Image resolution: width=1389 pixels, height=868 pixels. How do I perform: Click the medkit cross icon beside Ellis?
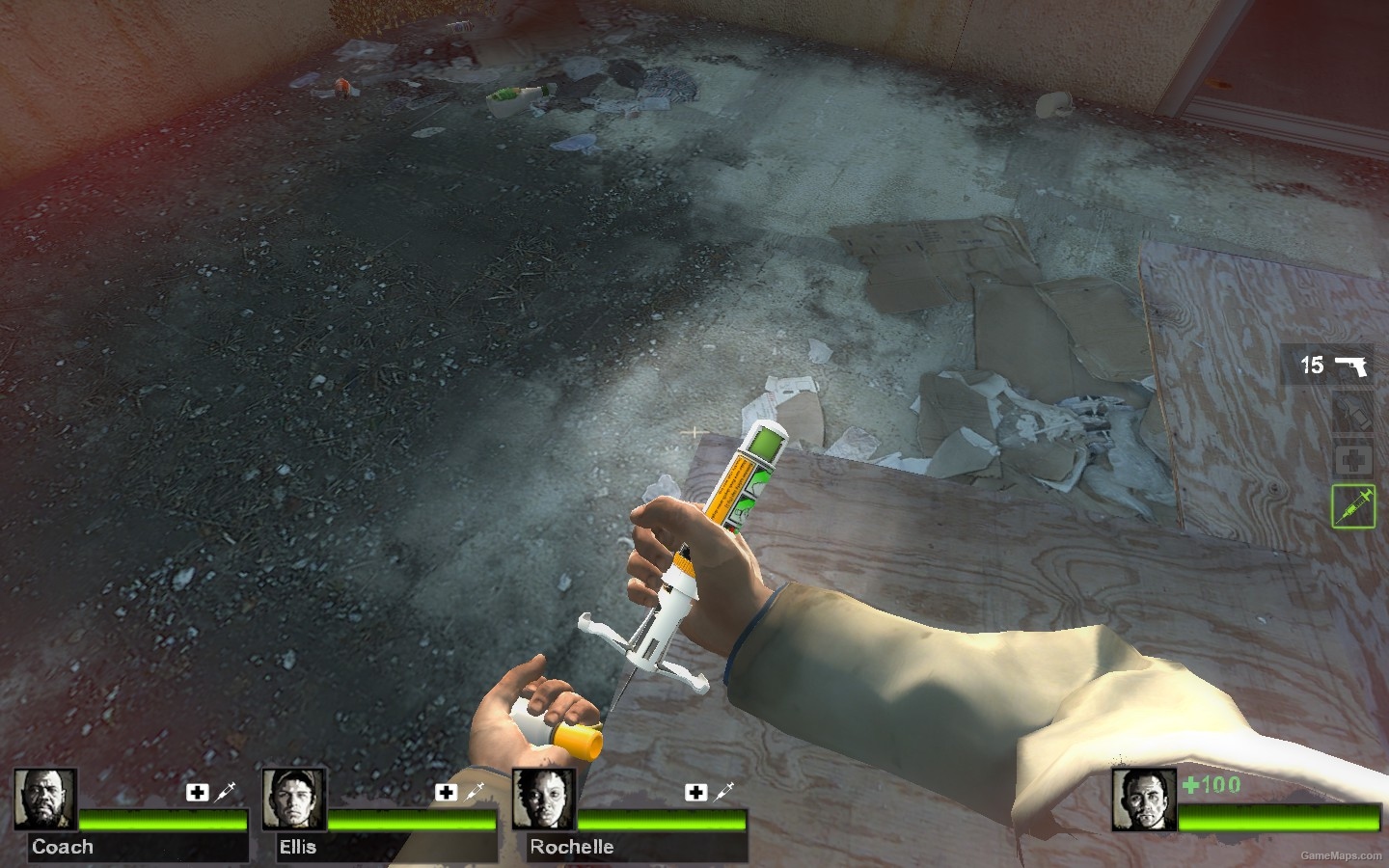pos(447,792)
